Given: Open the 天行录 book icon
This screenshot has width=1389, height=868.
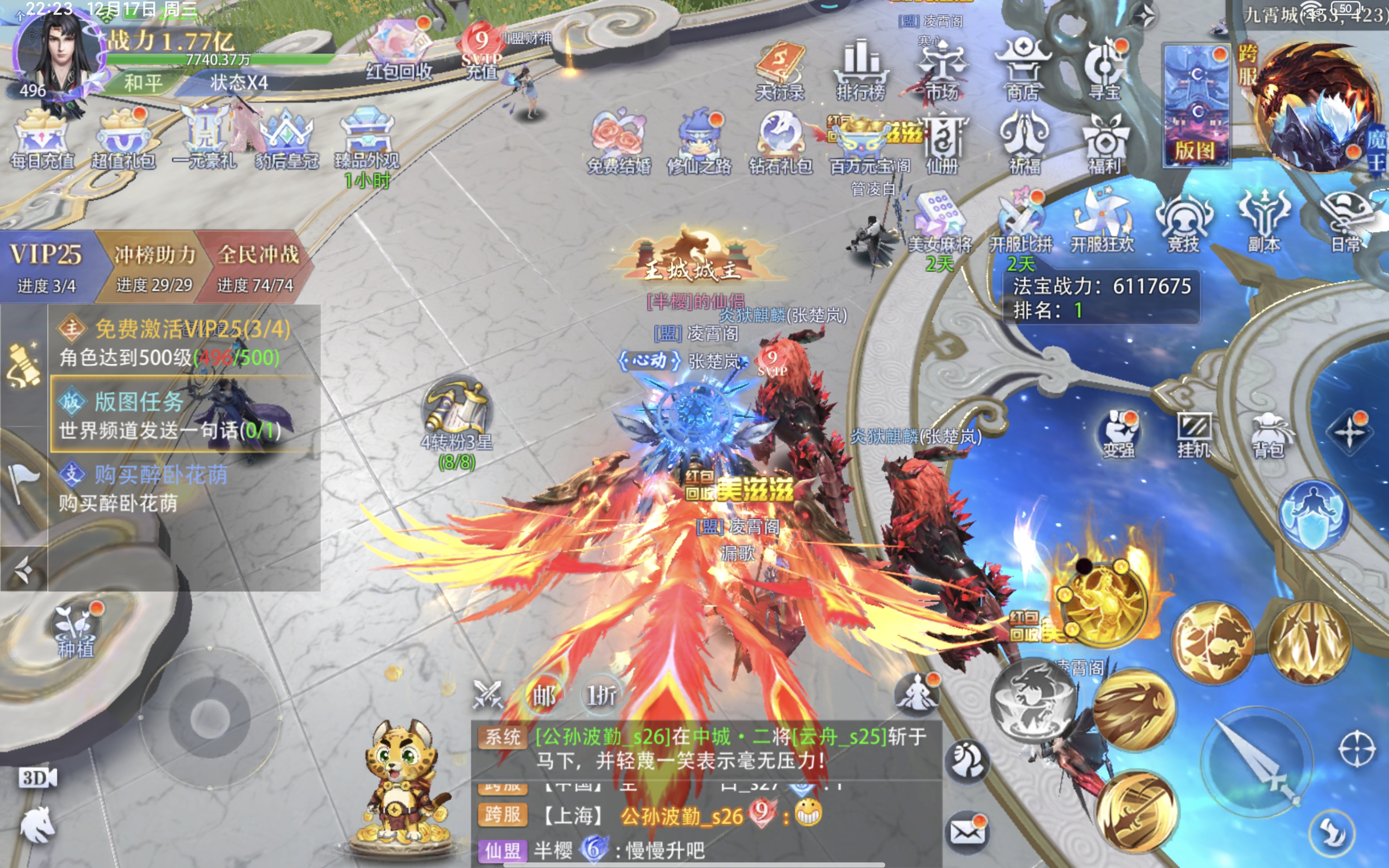Looking at the screenshot, I should click(x=780, y=69).
